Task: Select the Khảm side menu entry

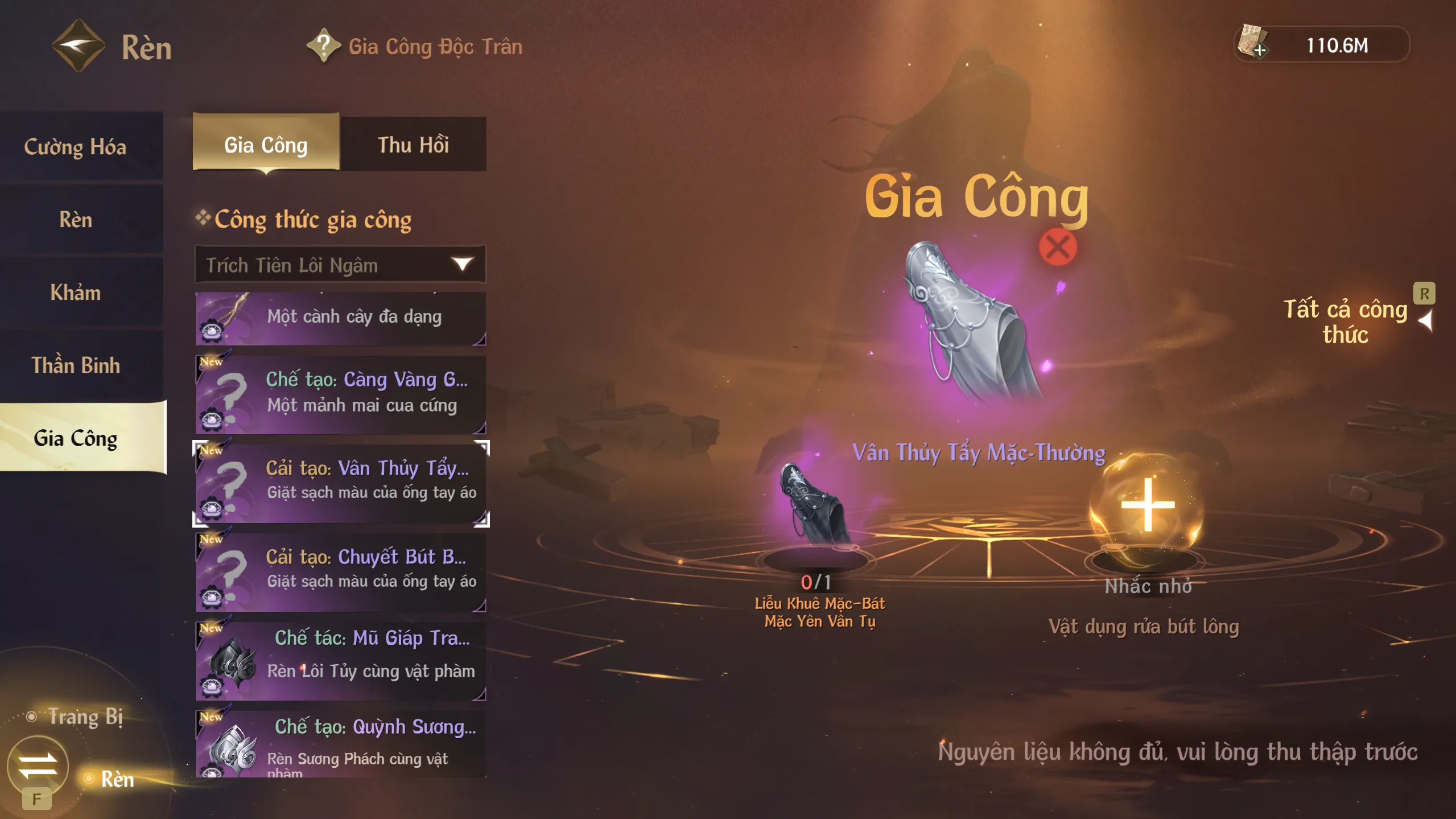Action: tap(76, 293)
